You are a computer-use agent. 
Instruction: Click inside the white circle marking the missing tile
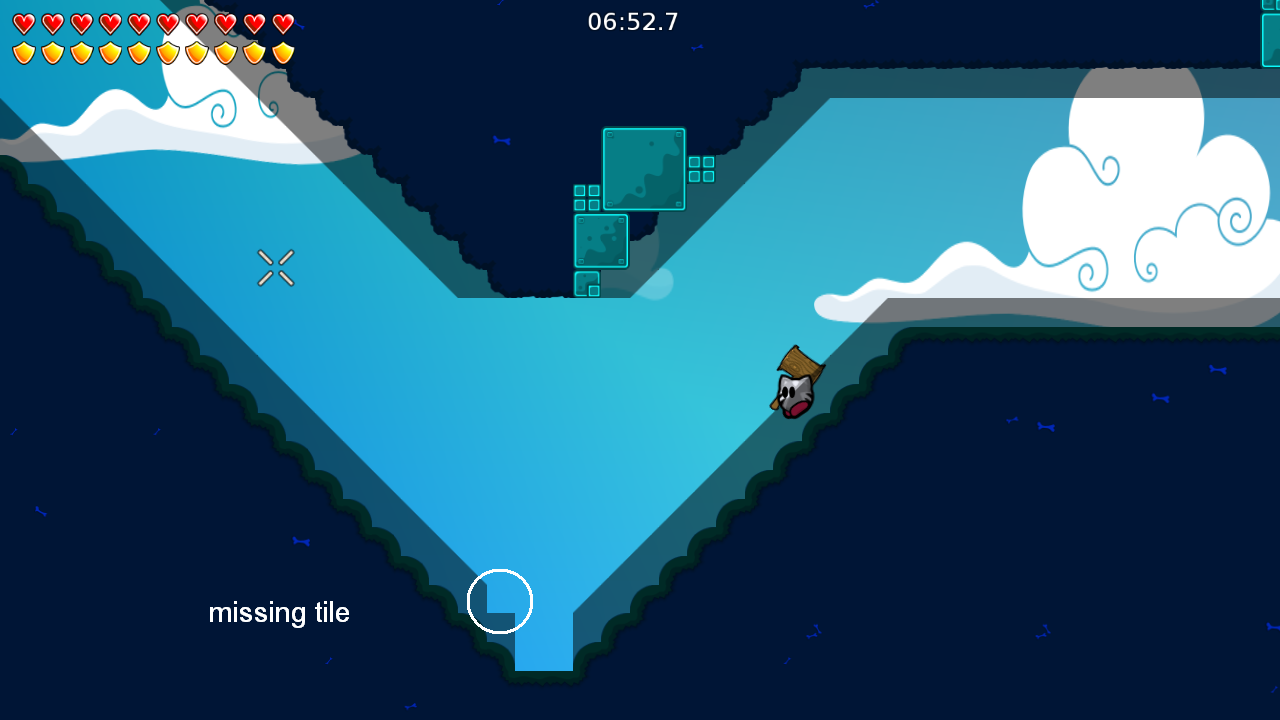pos(500,601)
